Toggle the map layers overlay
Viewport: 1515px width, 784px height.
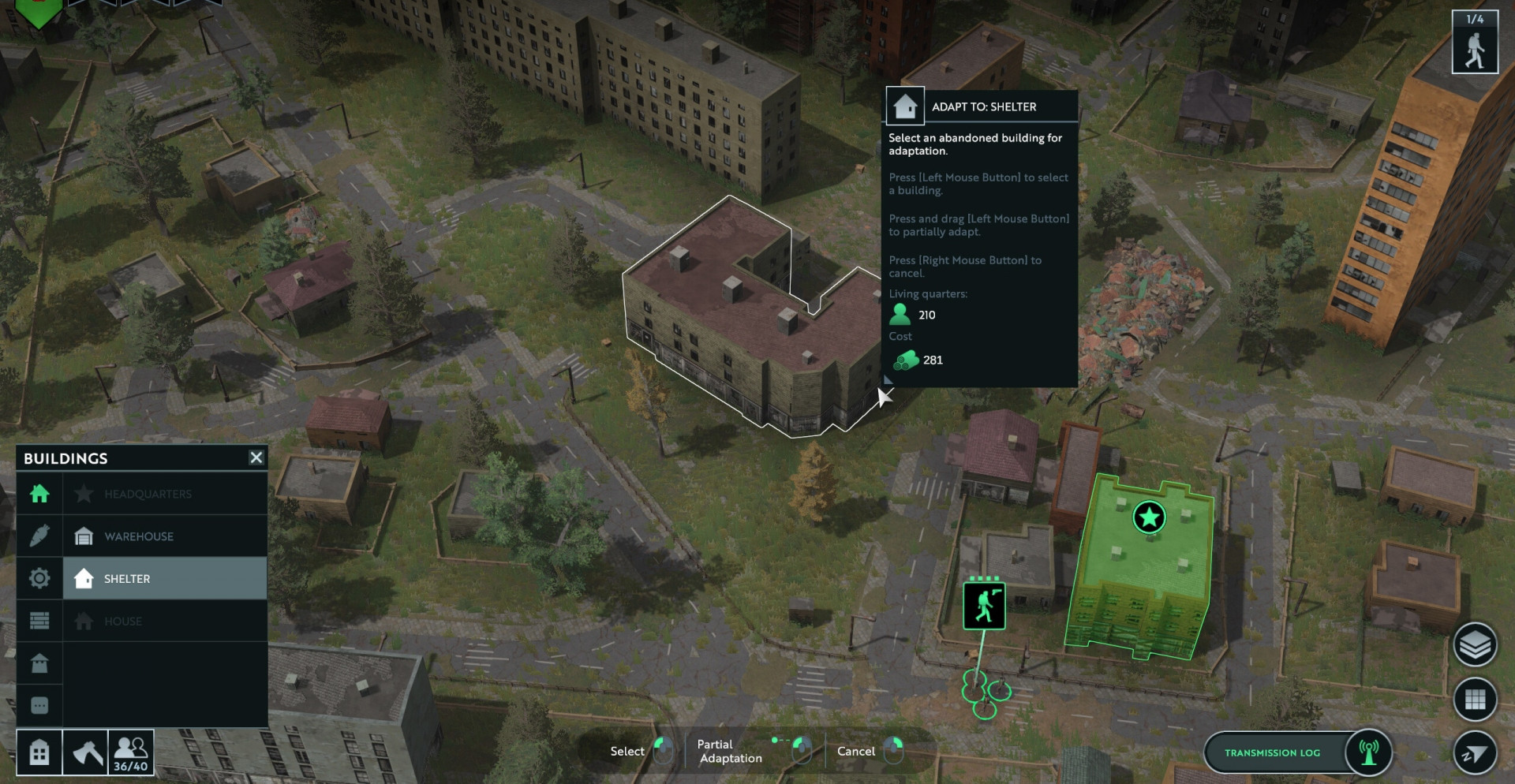tap(1475, 644)
